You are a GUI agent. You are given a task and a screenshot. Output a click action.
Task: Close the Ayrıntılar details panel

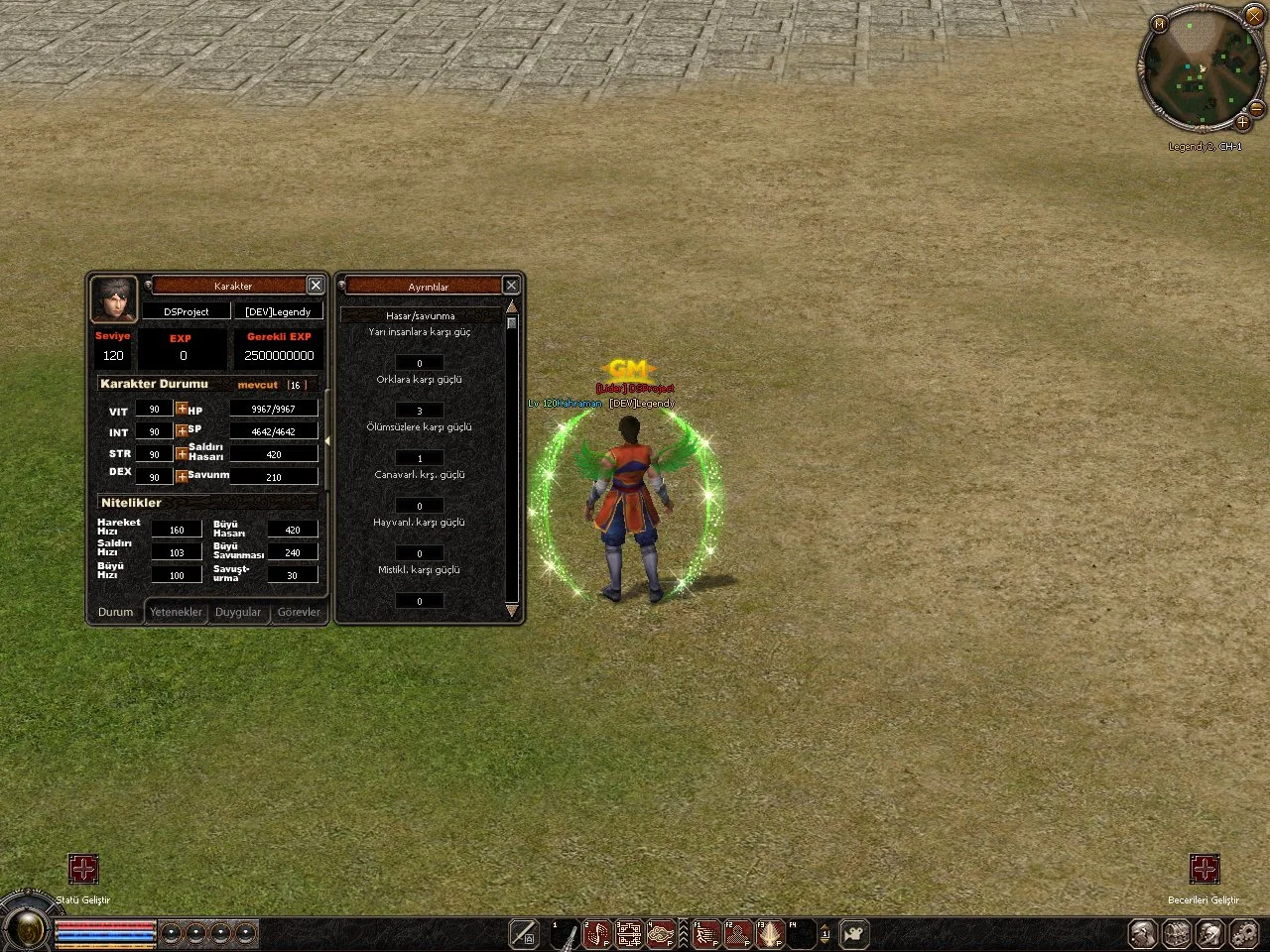pos(511,286)
